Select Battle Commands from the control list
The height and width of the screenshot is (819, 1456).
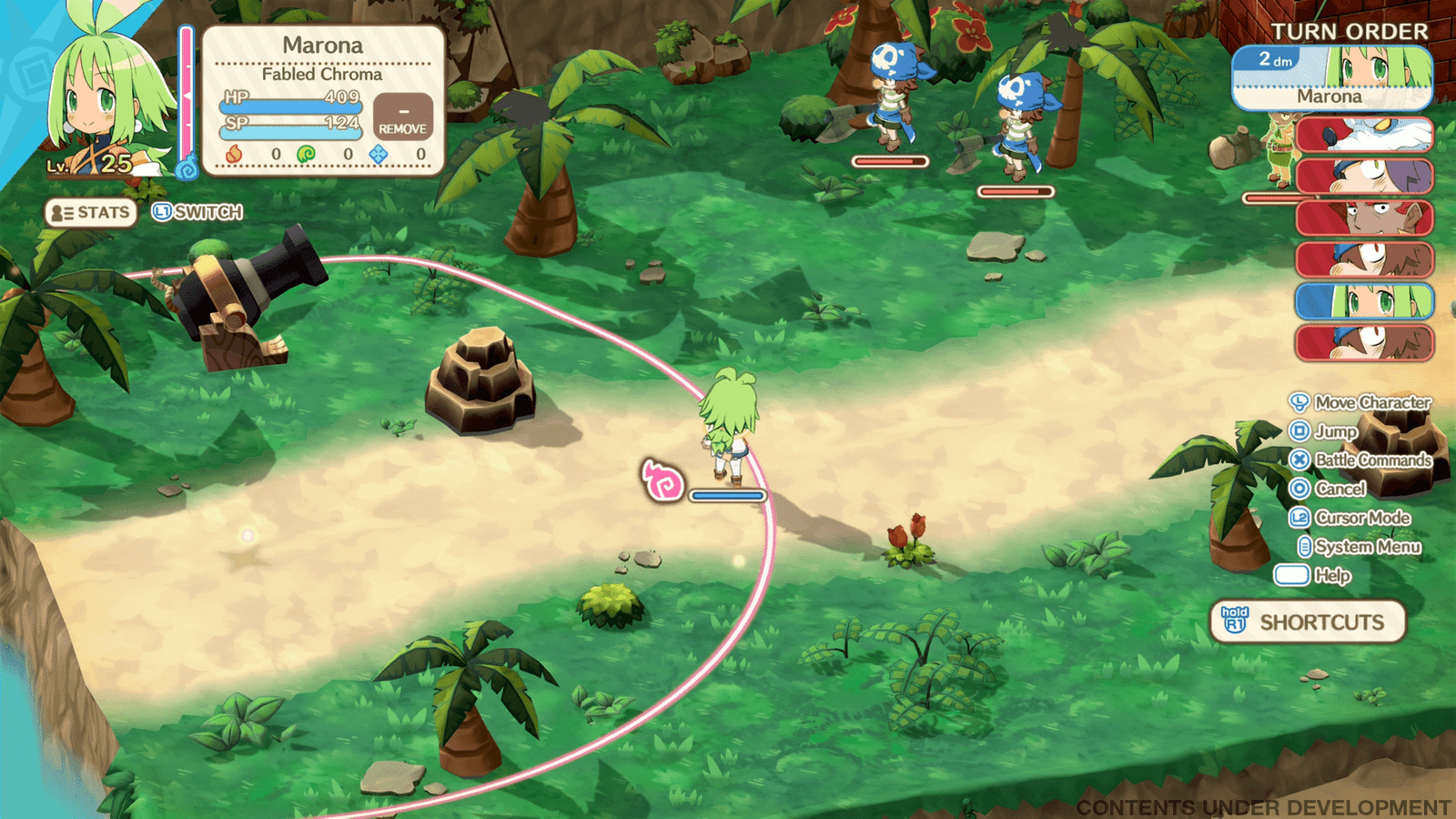pos(1360,460)
